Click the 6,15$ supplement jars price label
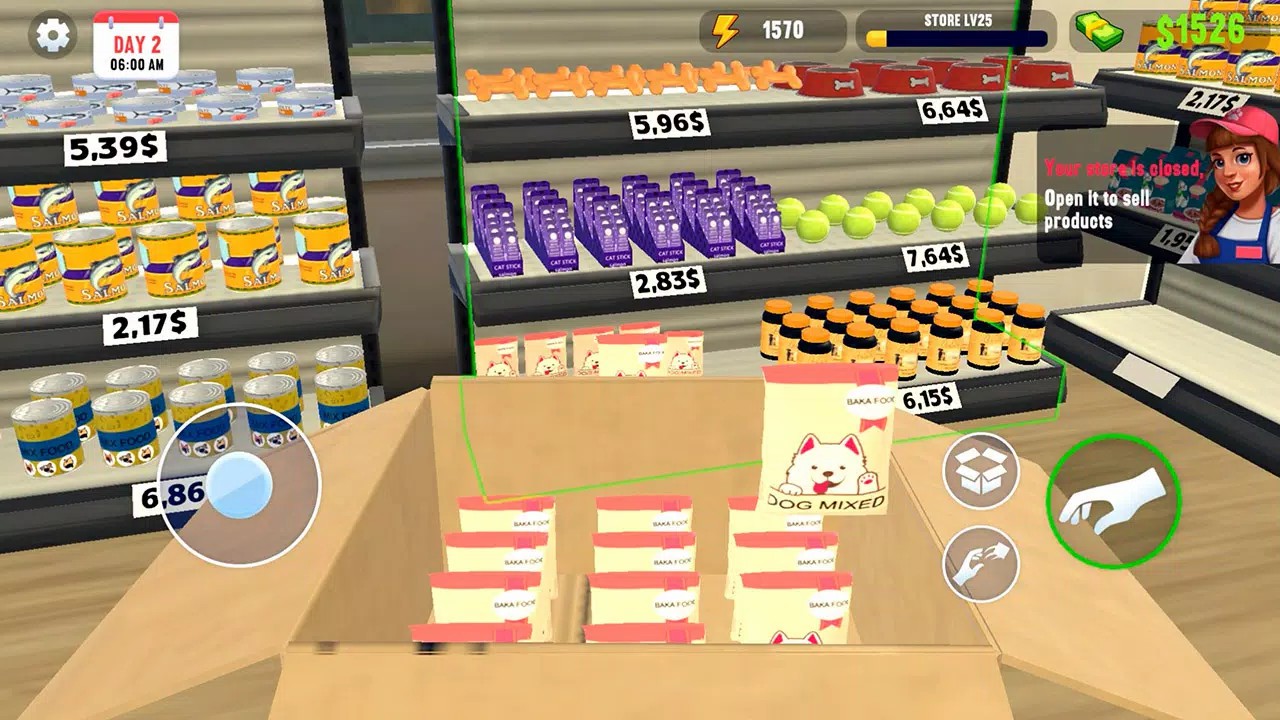This screenshot has height=720, width=1280. pyautogui.click(x=930, y=399)
